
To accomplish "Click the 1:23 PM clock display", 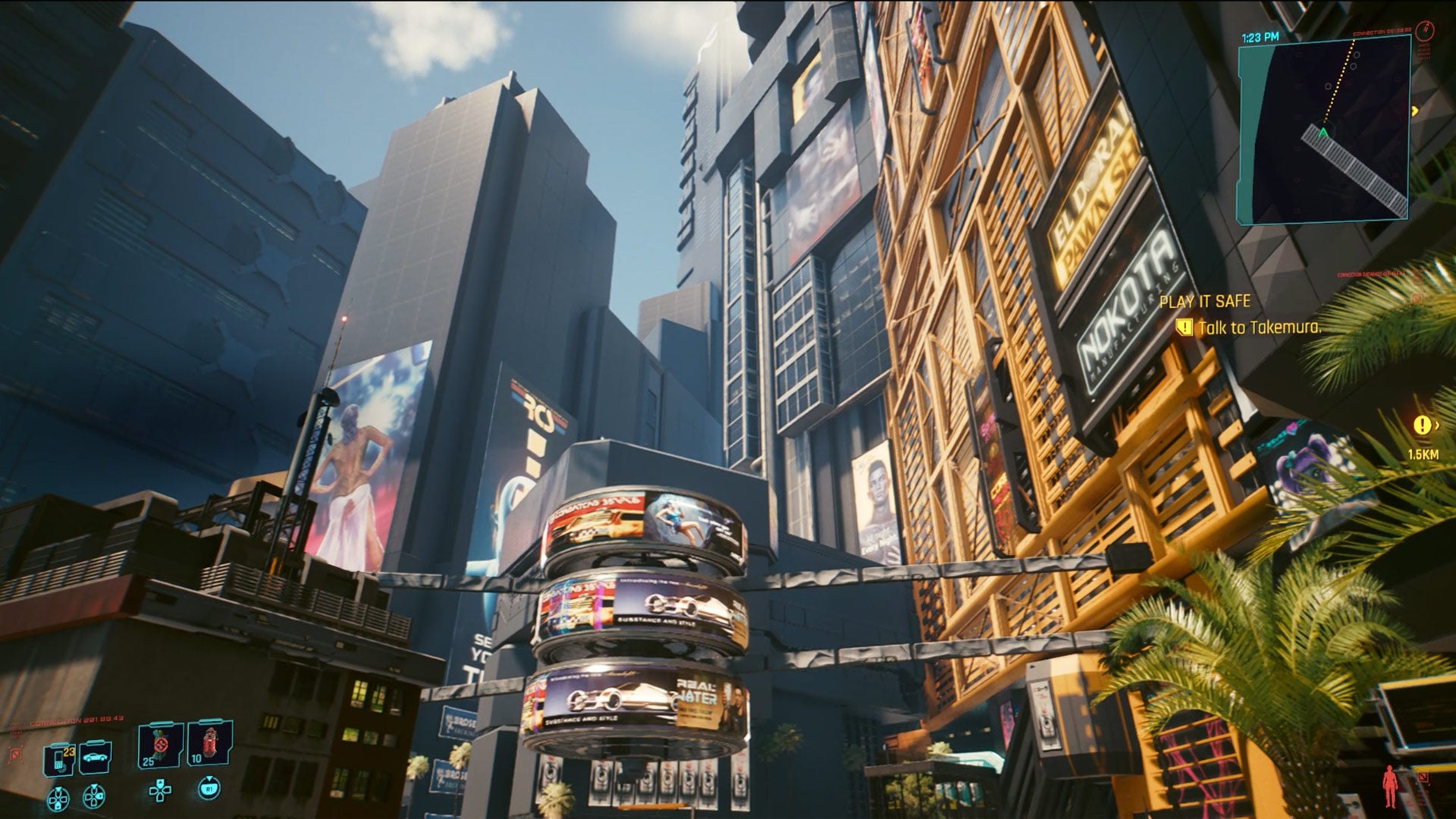I will (1260, 36).
